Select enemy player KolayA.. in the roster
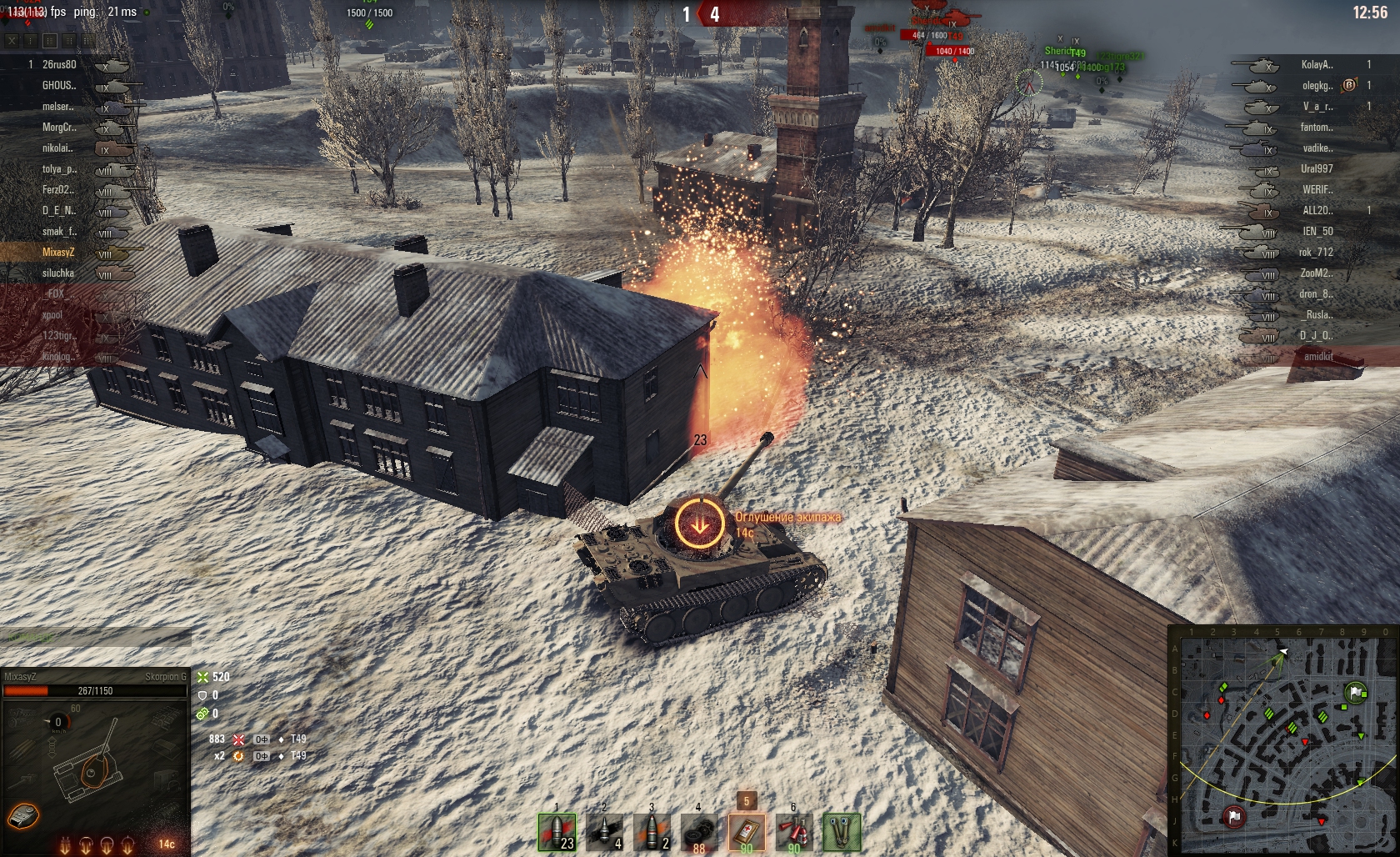The height and width of the screenshot is (857, 1400). (x=1317, y=64)
